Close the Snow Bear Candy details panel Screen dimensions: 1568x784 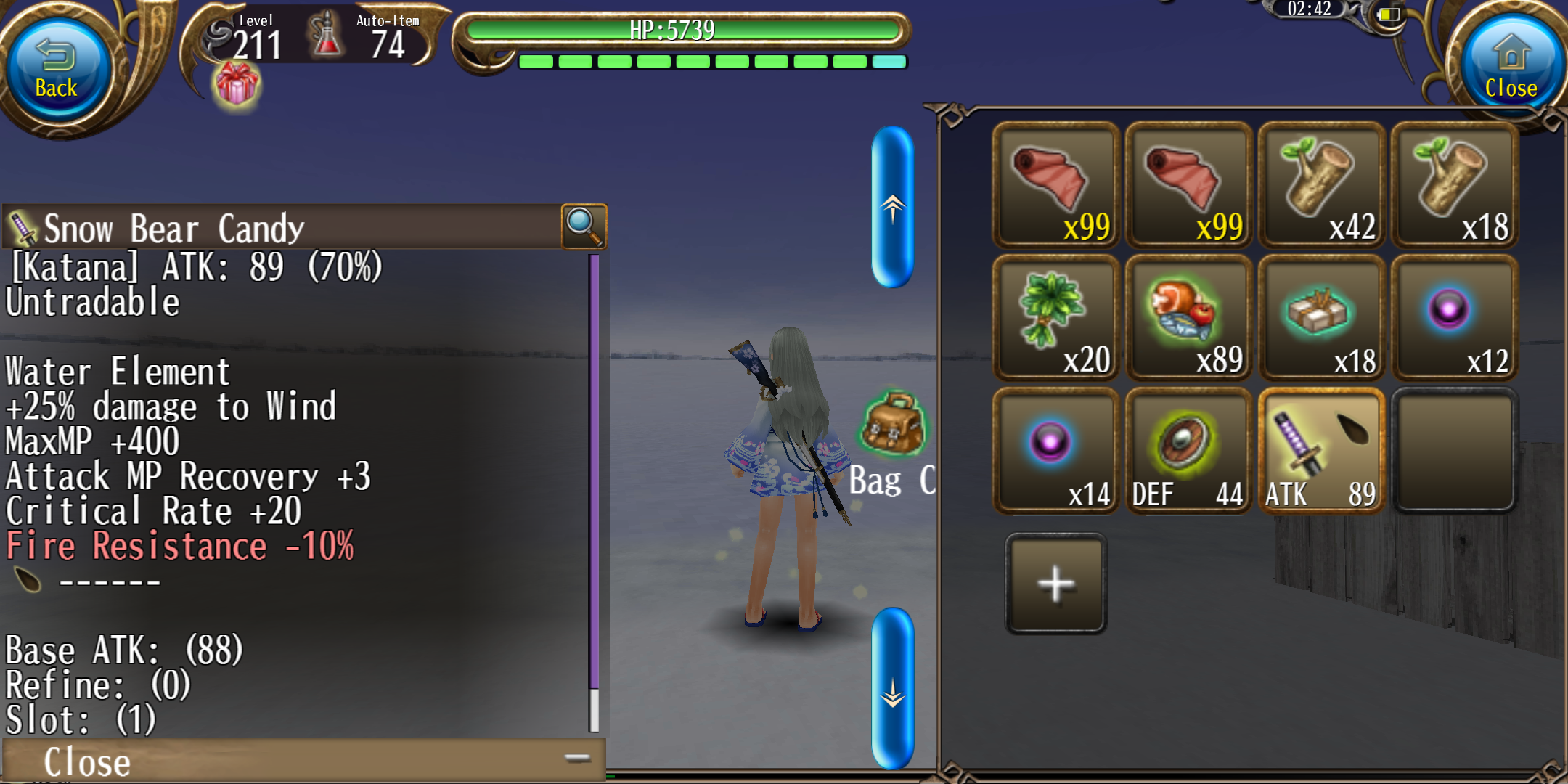point(87,761)
